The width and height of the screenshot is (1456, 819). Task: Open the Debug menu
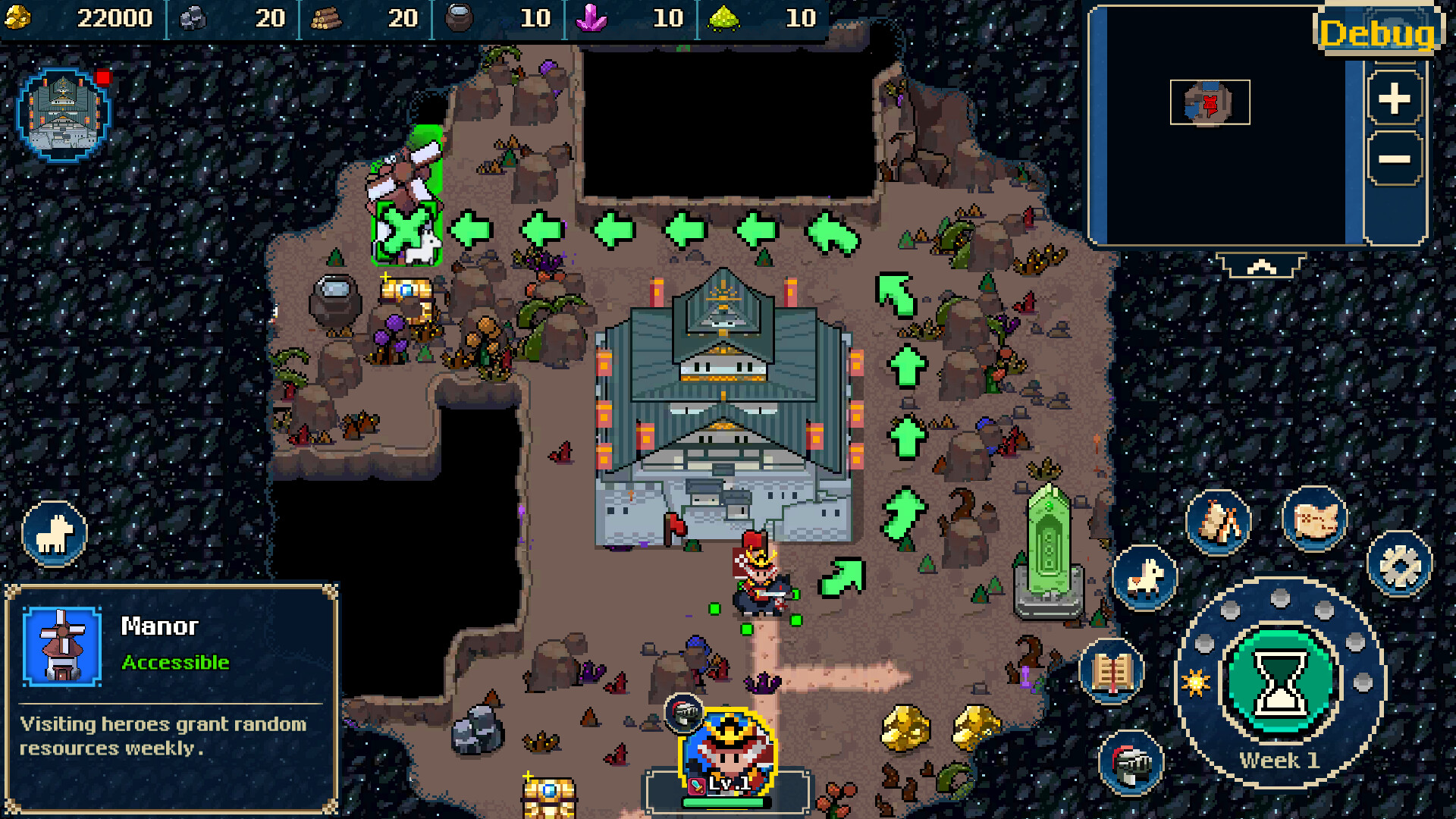1377,32
